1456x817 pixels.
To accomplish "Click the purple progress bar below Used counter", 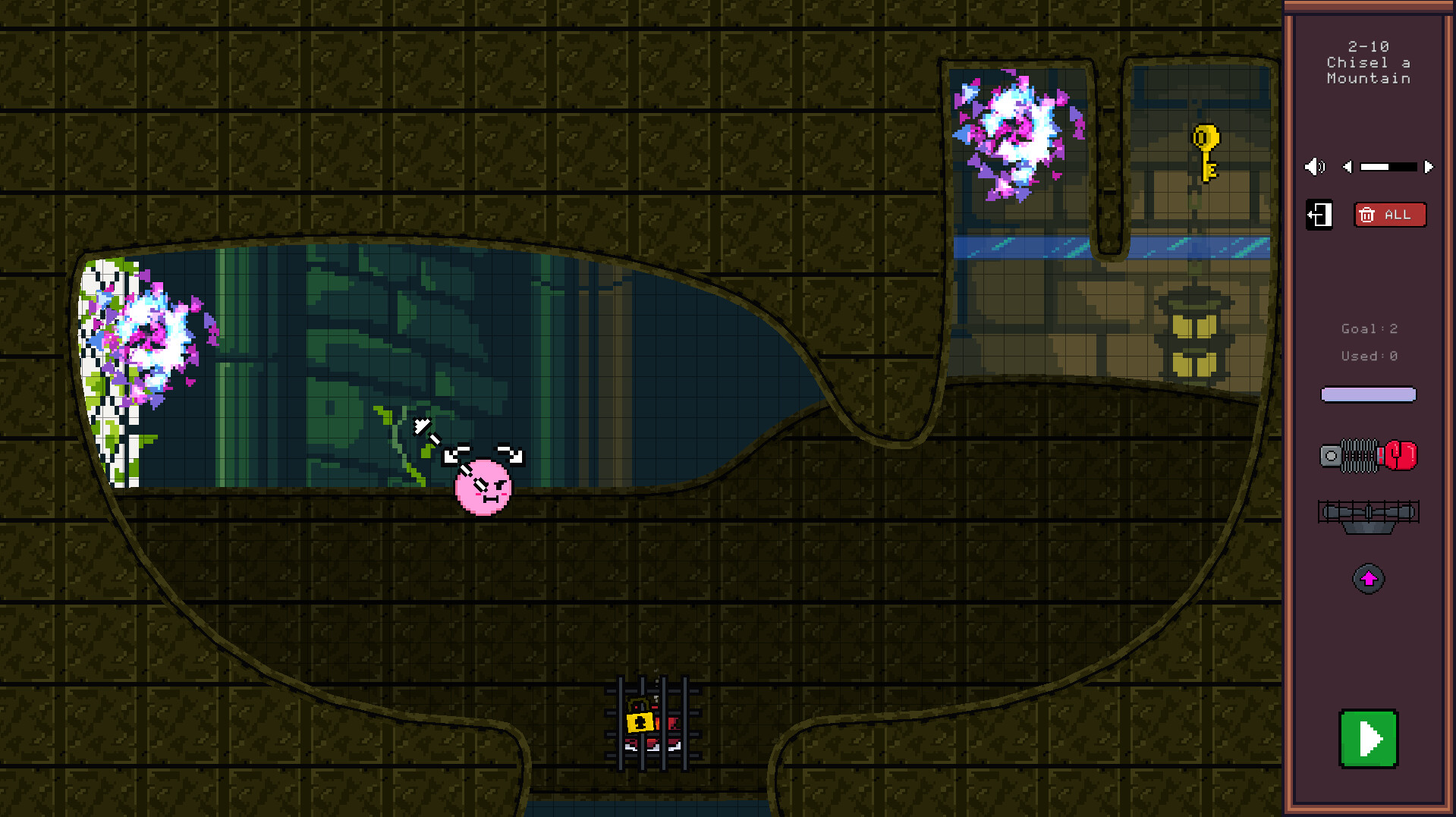I will pos(1368,394).
